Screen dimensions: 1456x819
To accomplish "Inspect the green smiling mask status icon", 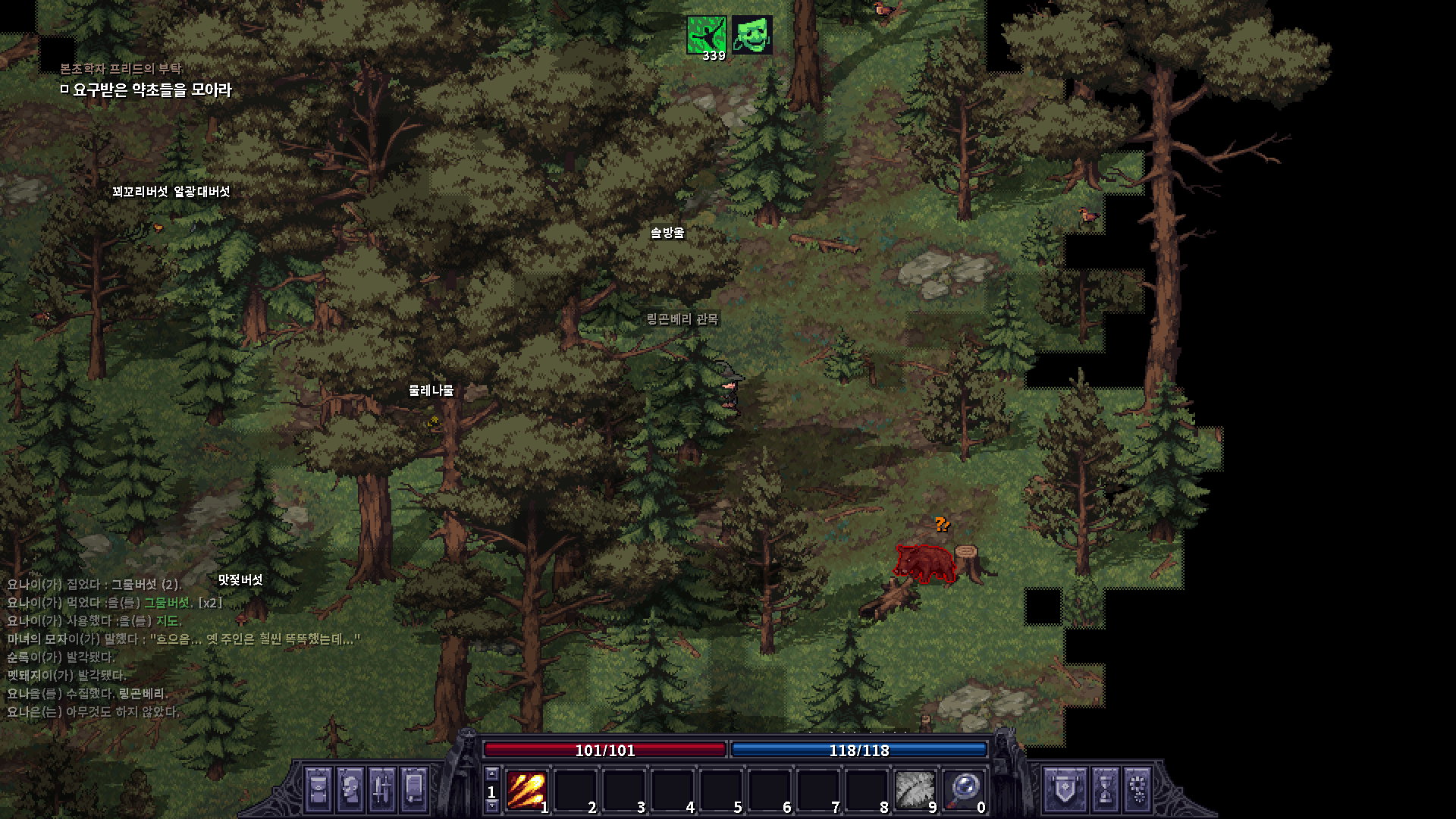I will pyautogui.click(x=752, y=35).
